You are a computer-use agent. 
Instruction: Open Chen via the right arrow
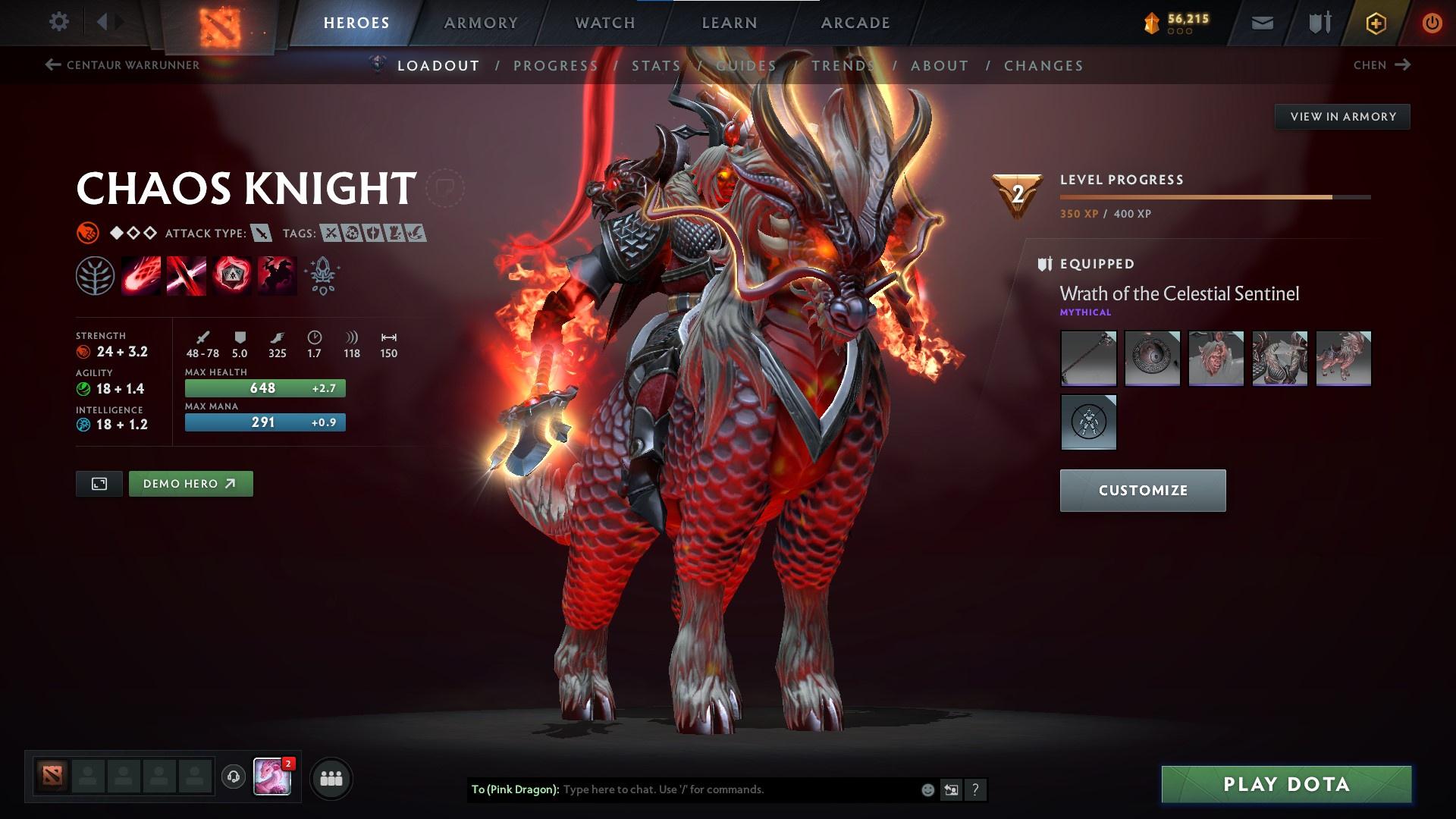1402,65
